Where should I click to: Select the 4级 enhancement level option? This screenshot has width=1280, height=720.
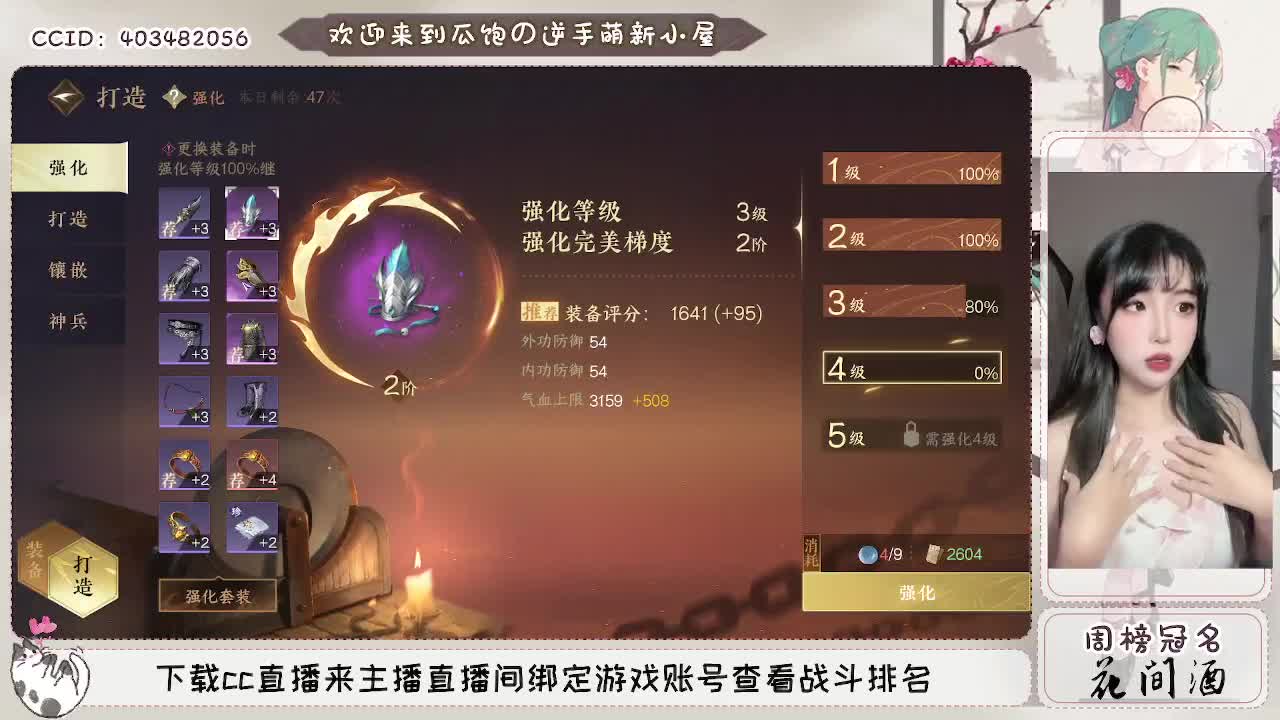[x=911, y=367]
